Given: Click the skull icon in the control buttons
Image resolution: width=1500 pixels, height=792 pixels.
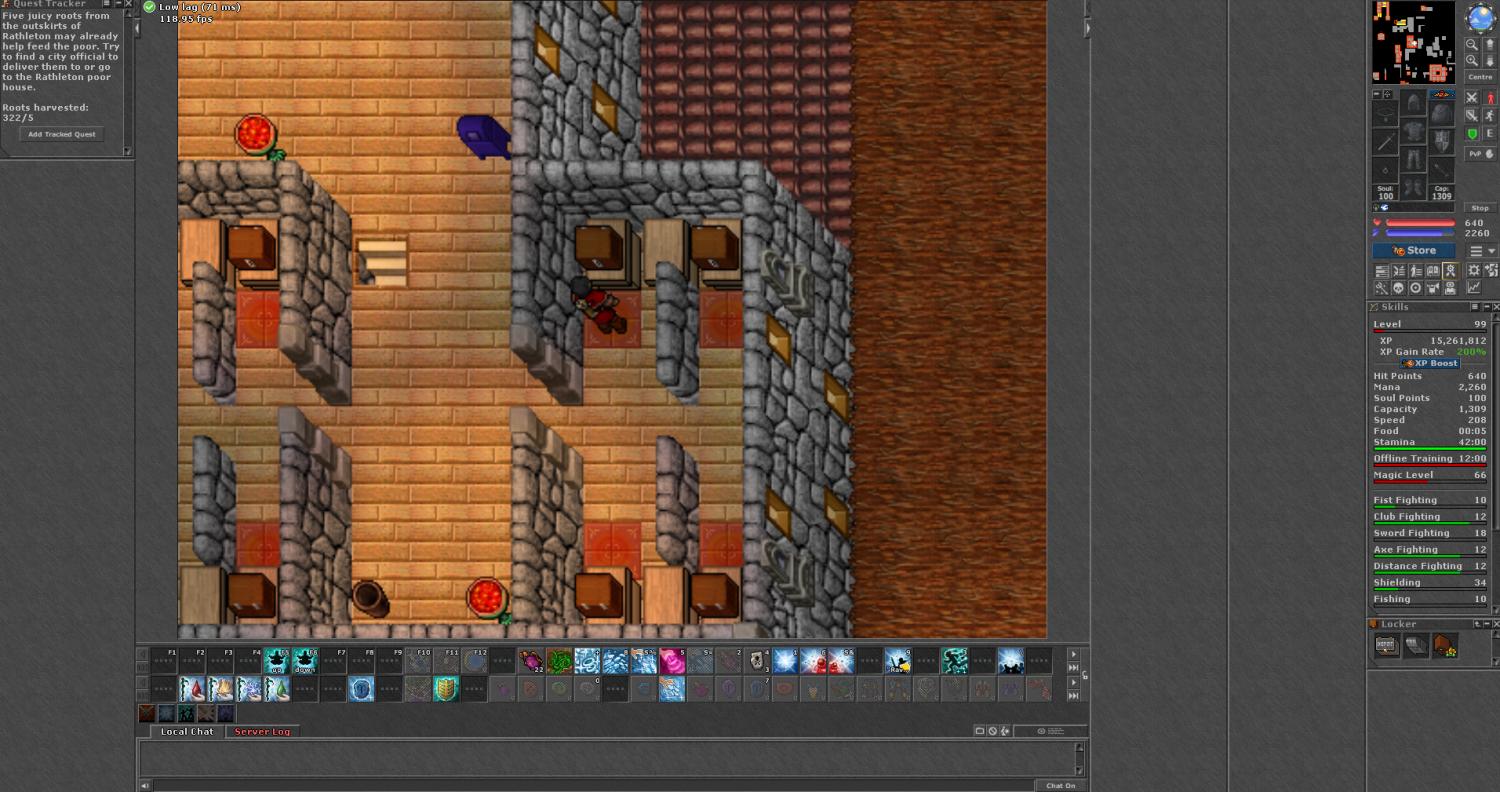Looking at the screenshot, I should [x=1399, y=288].
